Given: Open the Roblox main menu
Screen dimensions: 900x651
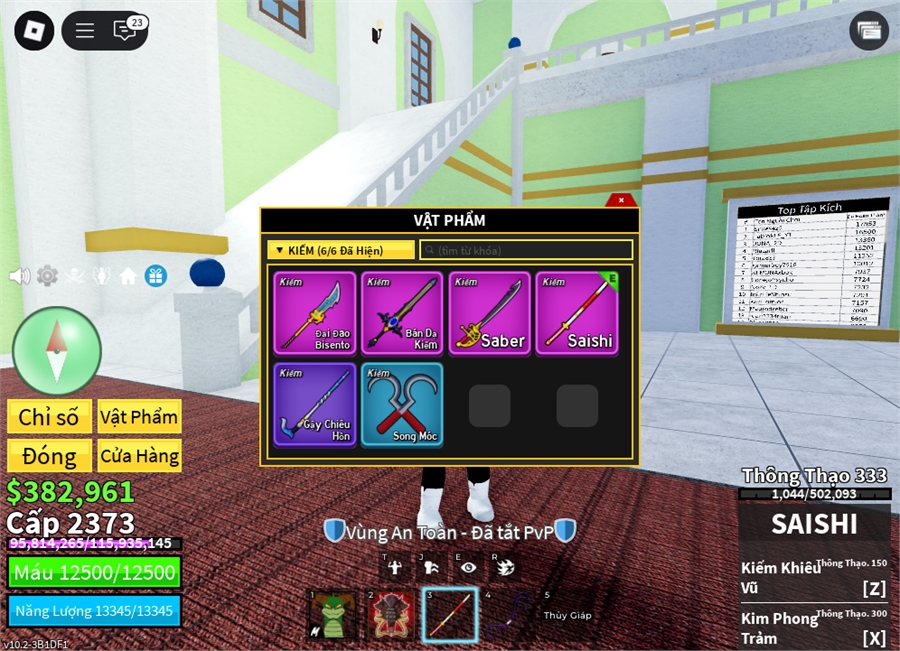Looking at the screenshot, I should coord(34,30).
